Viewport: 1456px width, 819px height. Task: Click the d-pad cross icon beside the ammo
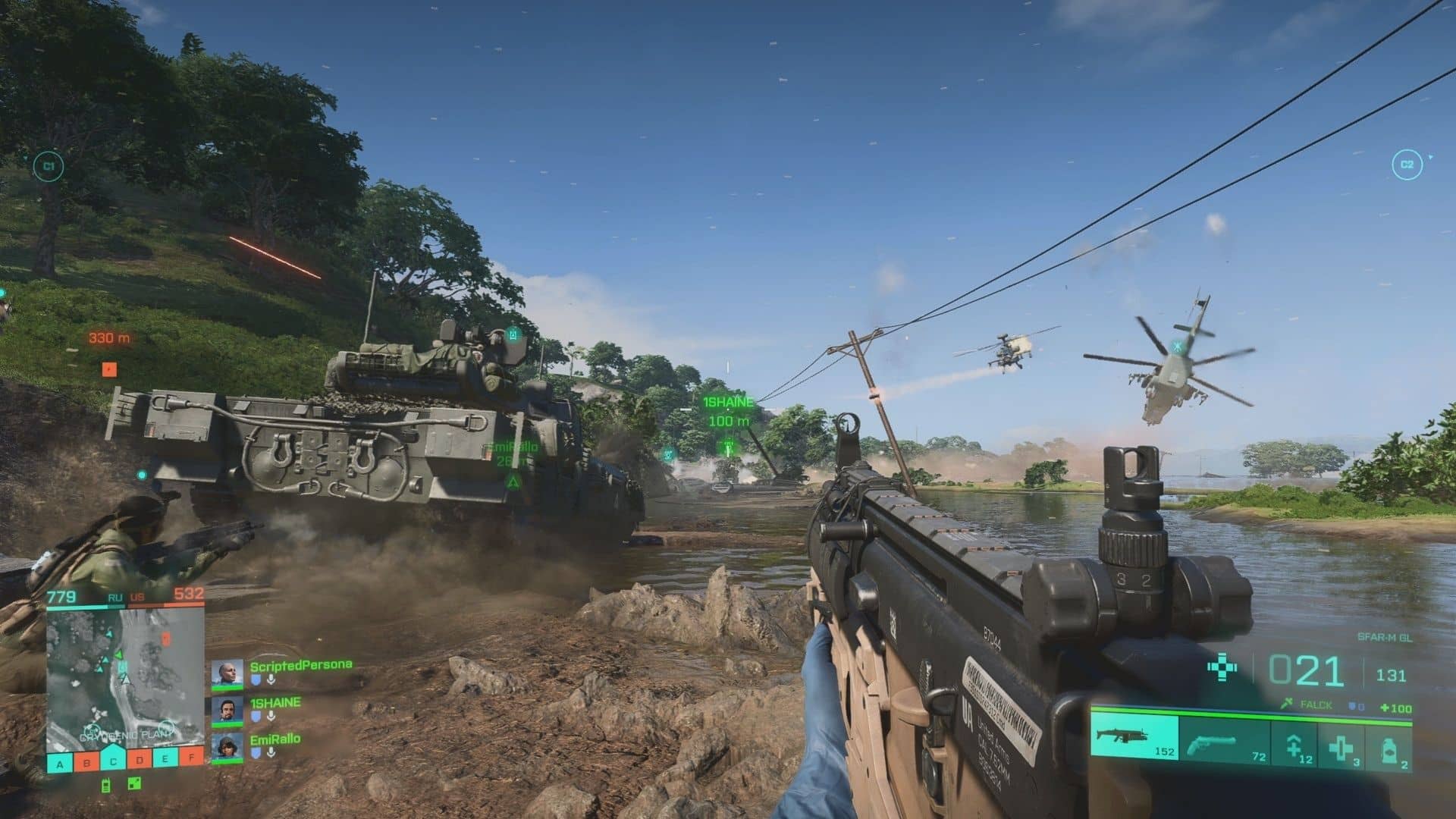[1222, 668]
